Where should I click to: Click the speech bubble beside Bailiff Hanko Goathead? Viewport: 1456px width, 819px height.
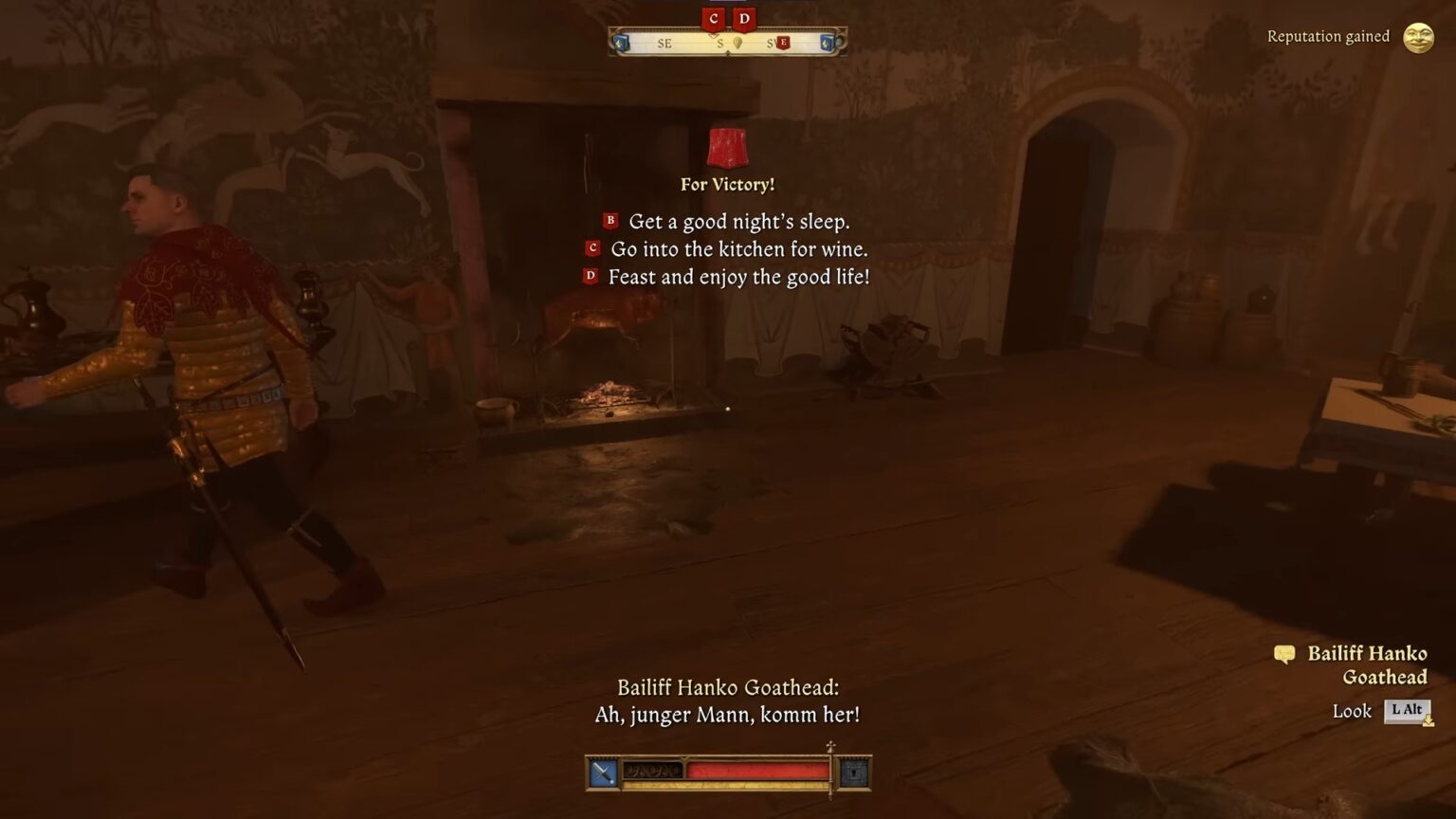point(1285,654)
